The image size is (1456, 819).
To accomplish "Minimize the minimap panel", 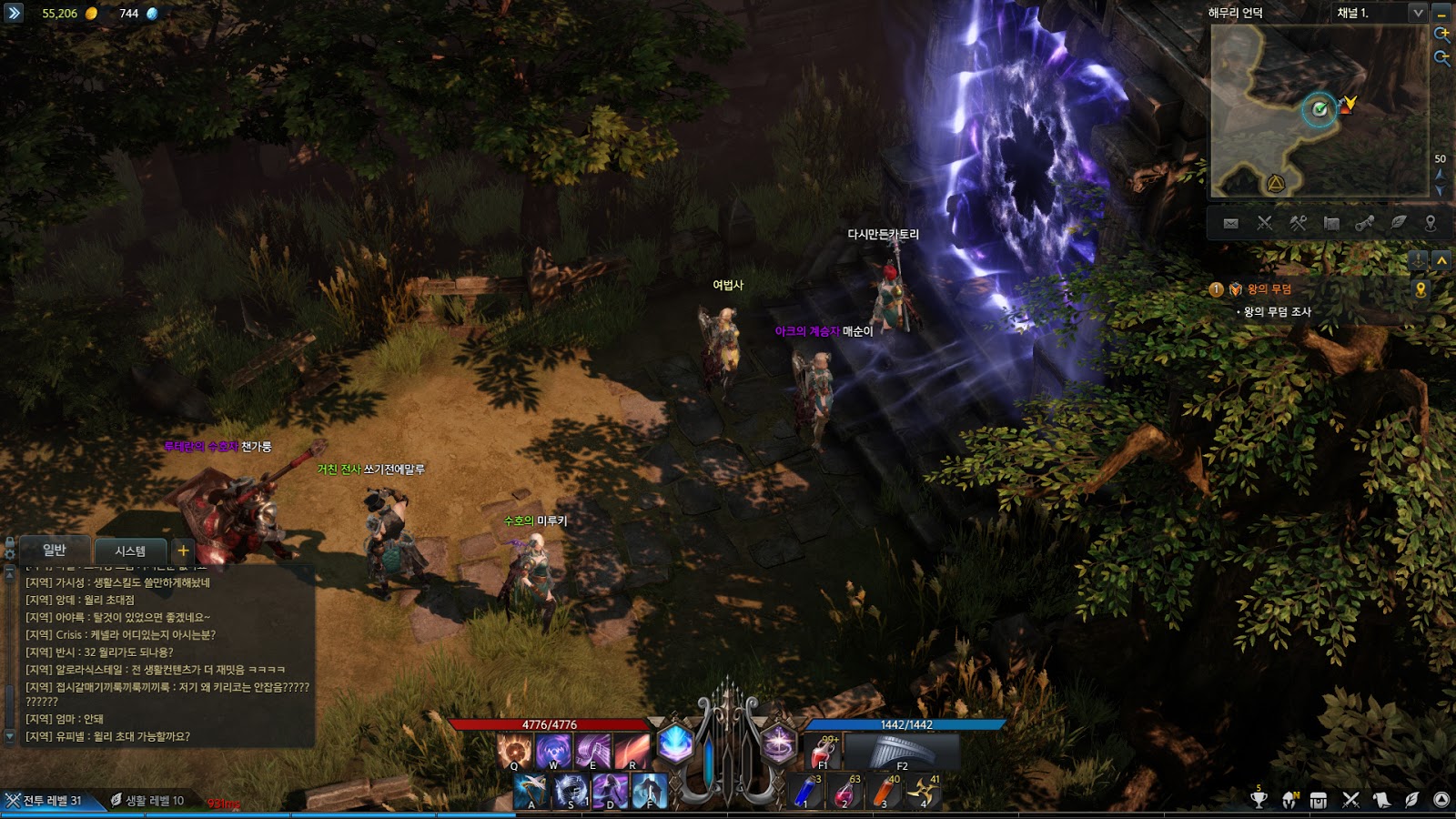I will [x=1441, y=13].
